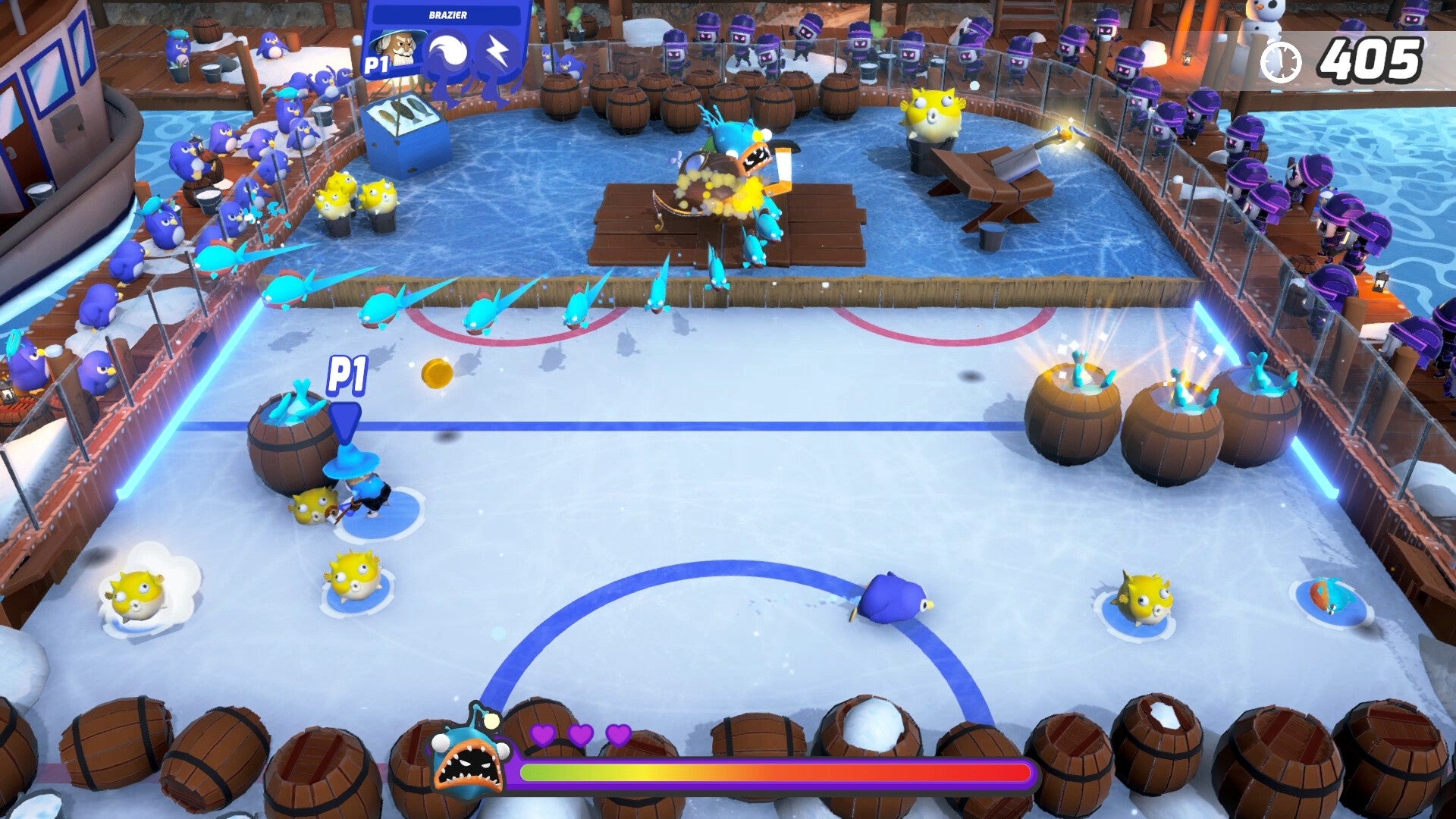This screenshot has height=819, width=1456.
Task: Click the clock icon next to the timer
Action: click(1283, 58)
